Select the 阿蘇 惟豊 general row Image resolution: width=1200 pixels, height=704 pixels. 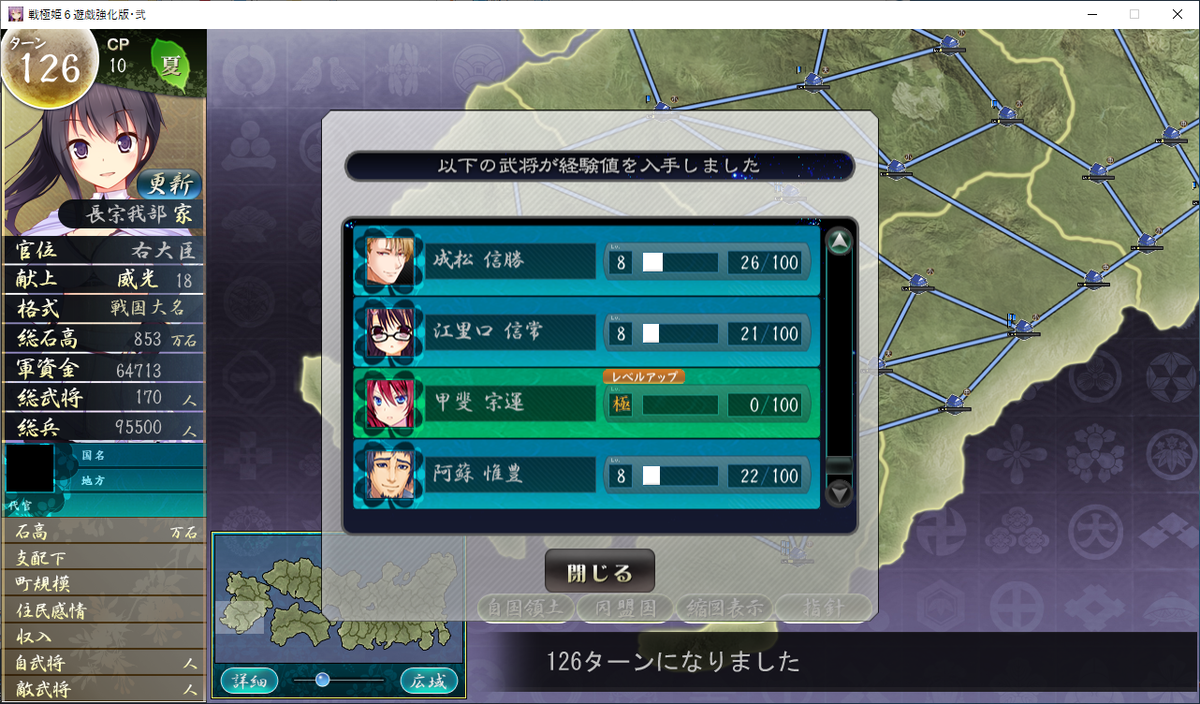pyautogui.click(x=586, y=476)
